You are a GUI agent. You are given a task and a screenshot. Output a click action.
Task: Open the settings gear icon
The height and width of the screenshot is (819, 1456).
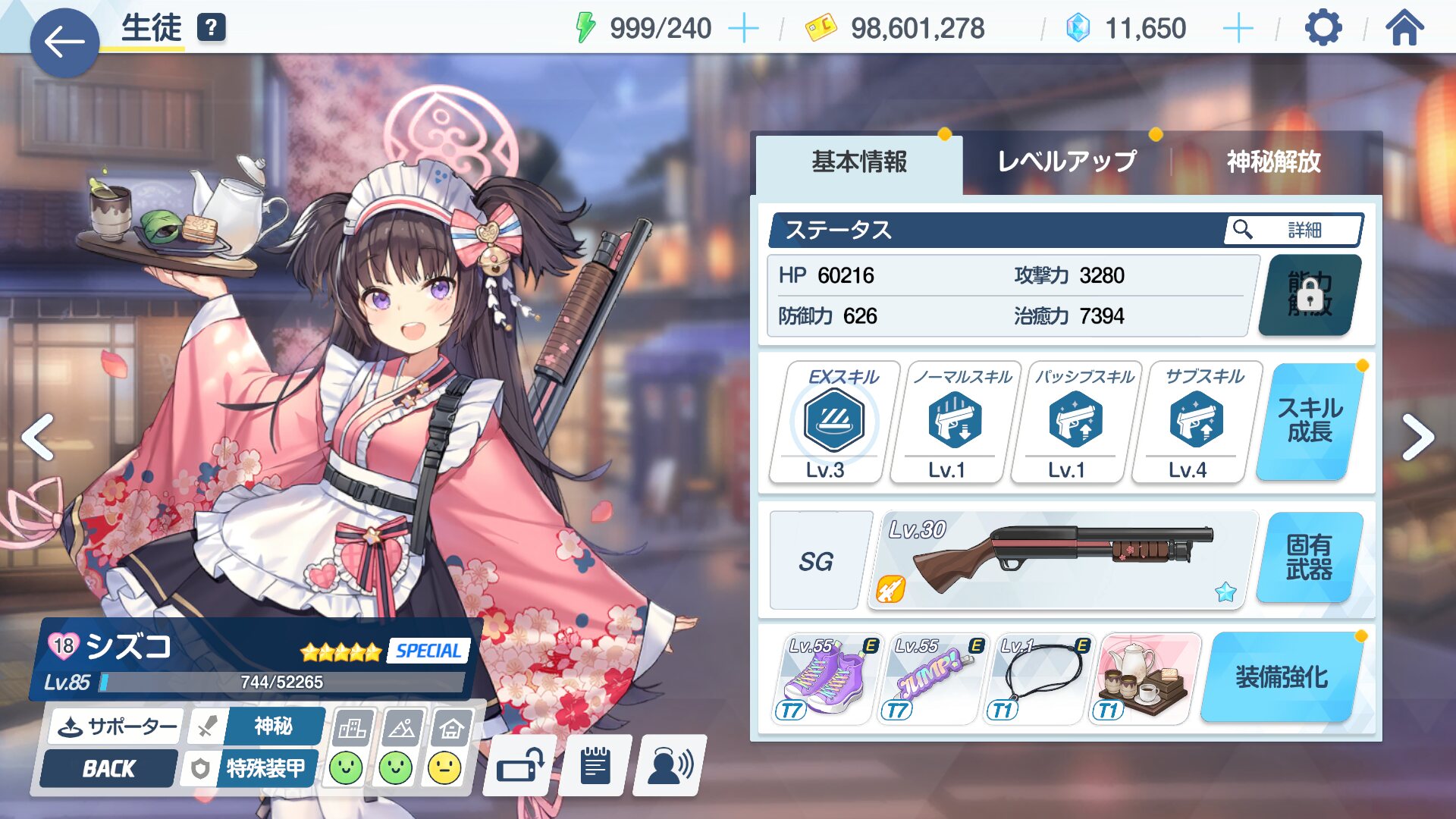[x=1323, y=29]
